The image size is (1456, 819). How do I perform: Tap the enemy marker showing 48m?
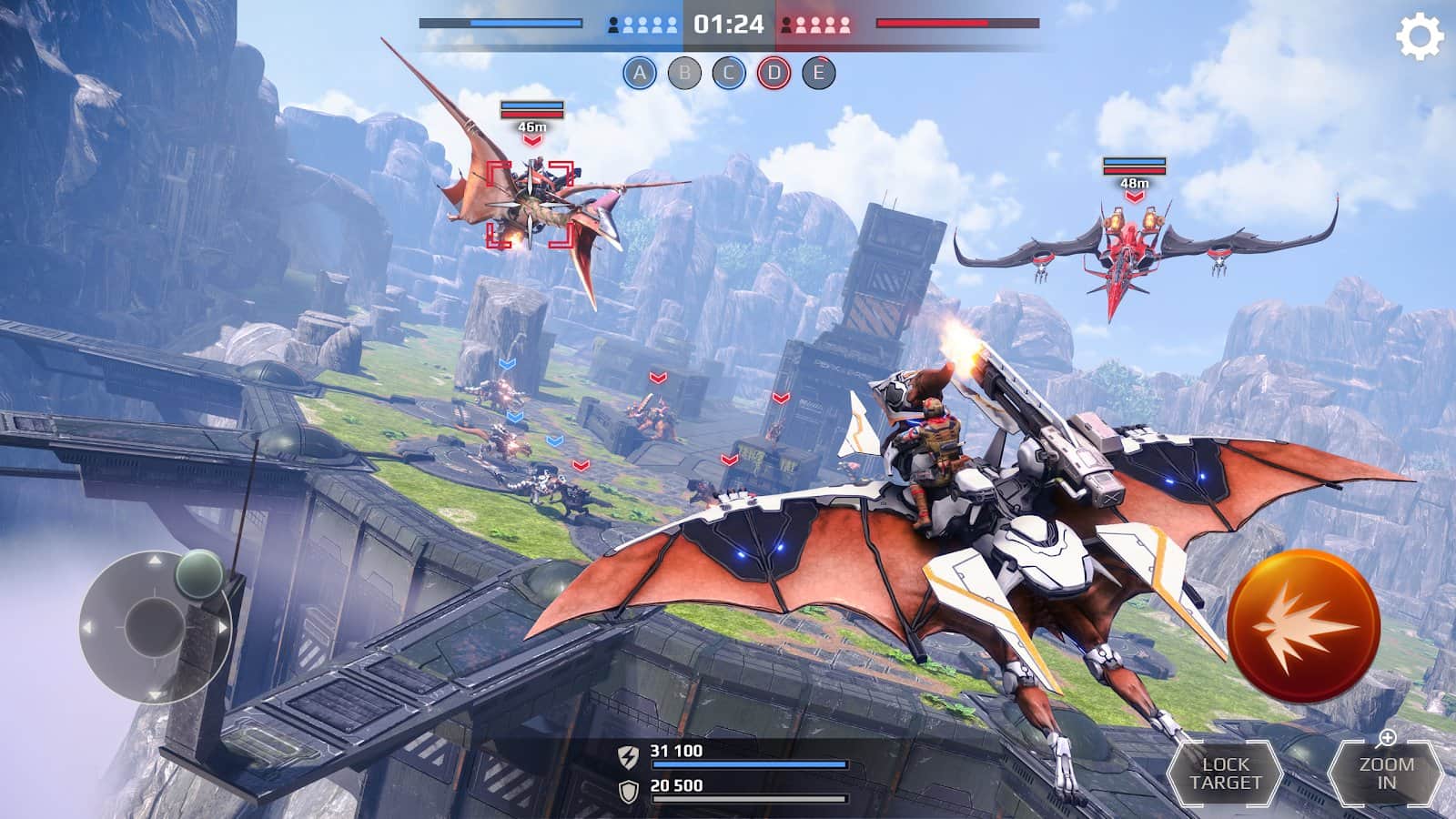point(1134,179)
